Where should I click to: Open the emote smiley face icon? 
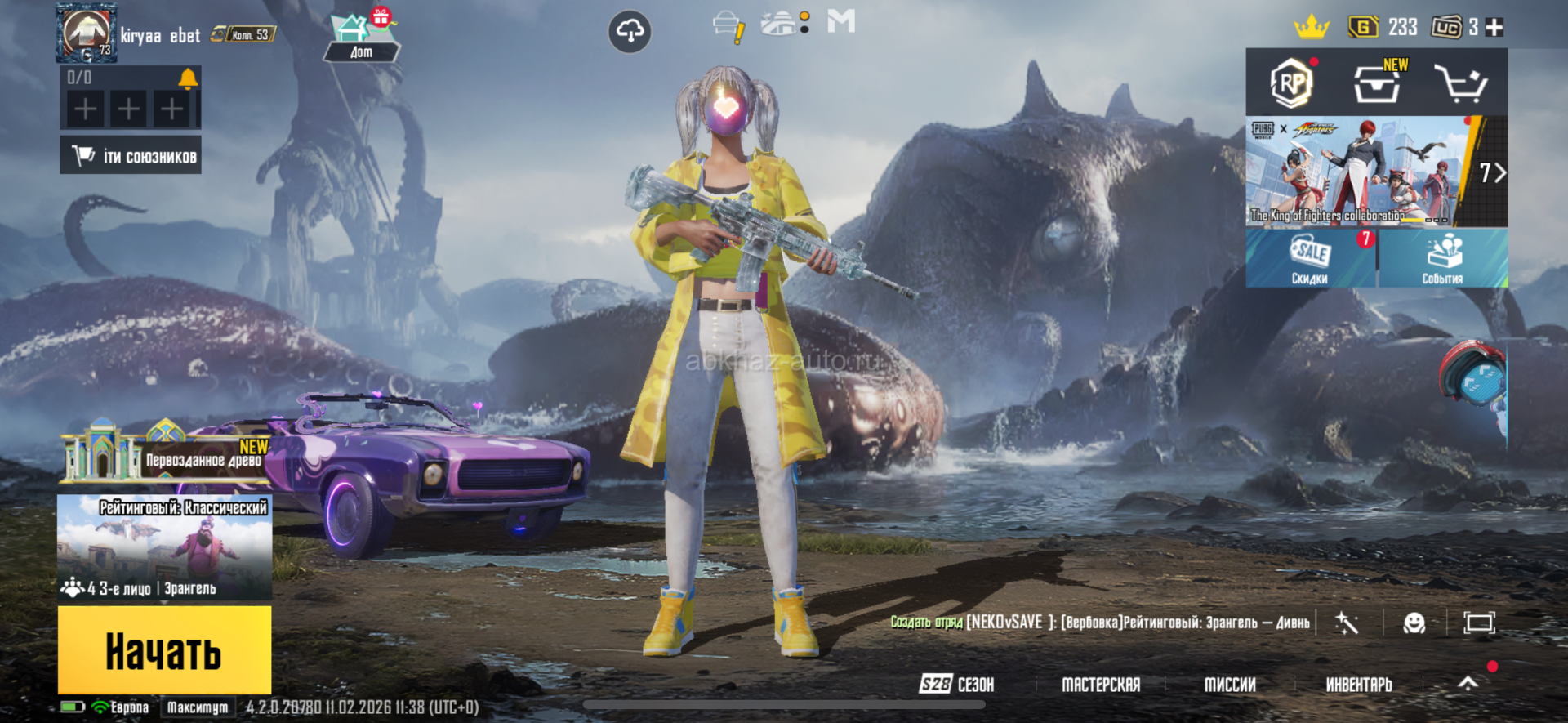(1414, 623)
